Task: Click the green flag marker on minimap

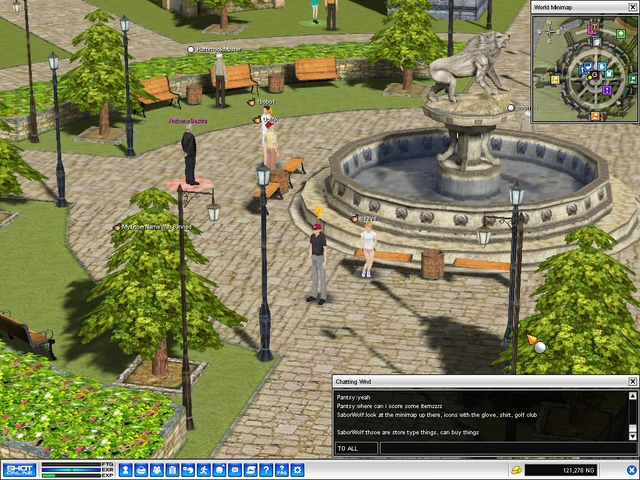Action: [x=632, y=80]
